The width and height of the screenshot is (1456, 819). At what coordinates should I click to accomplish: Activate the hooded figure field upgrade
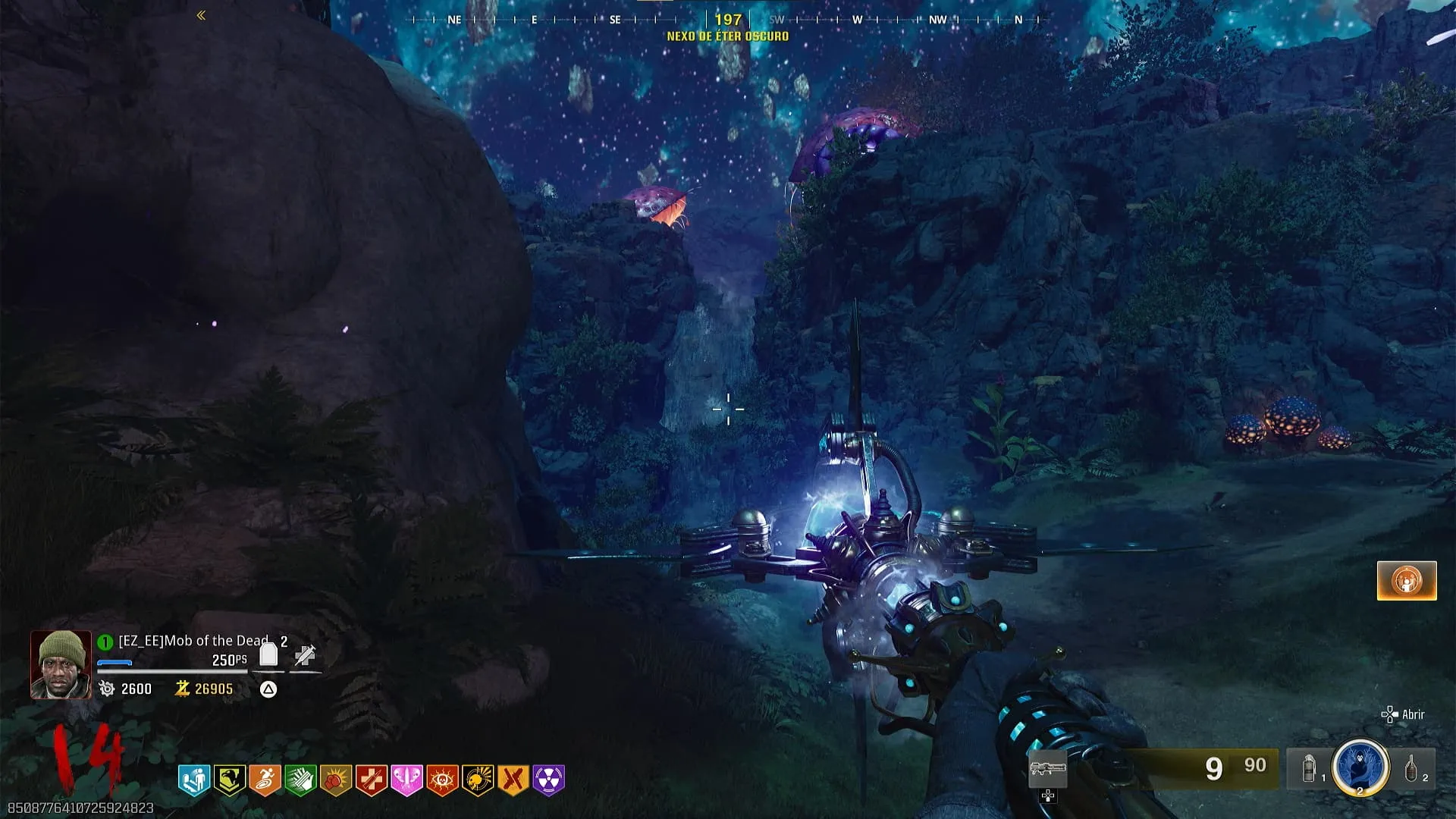[1360, 767]
